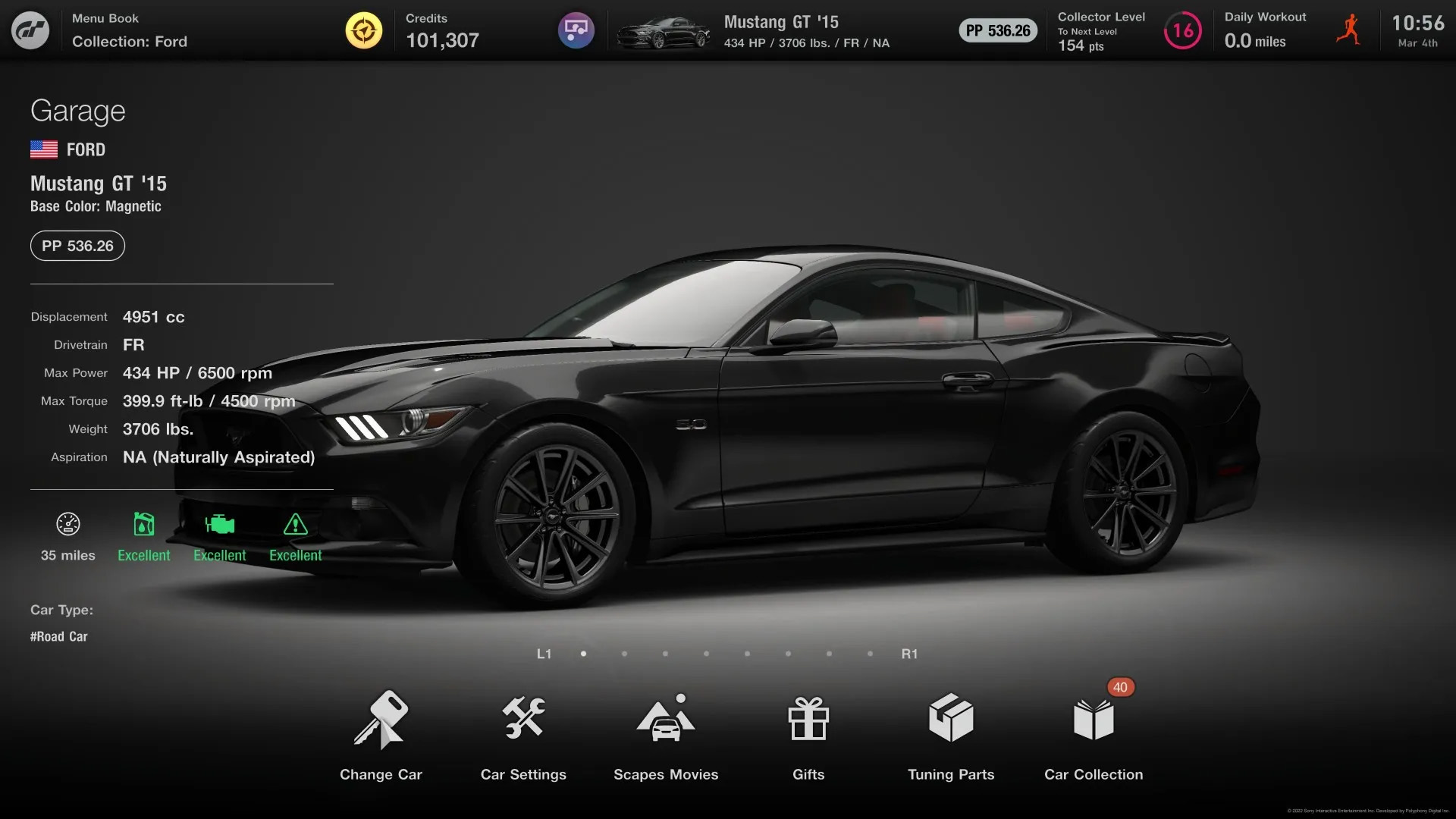The width and height of the screenshot is (1456, 819).
Task: Click the purple showcase icon
Action: [576, 30]
